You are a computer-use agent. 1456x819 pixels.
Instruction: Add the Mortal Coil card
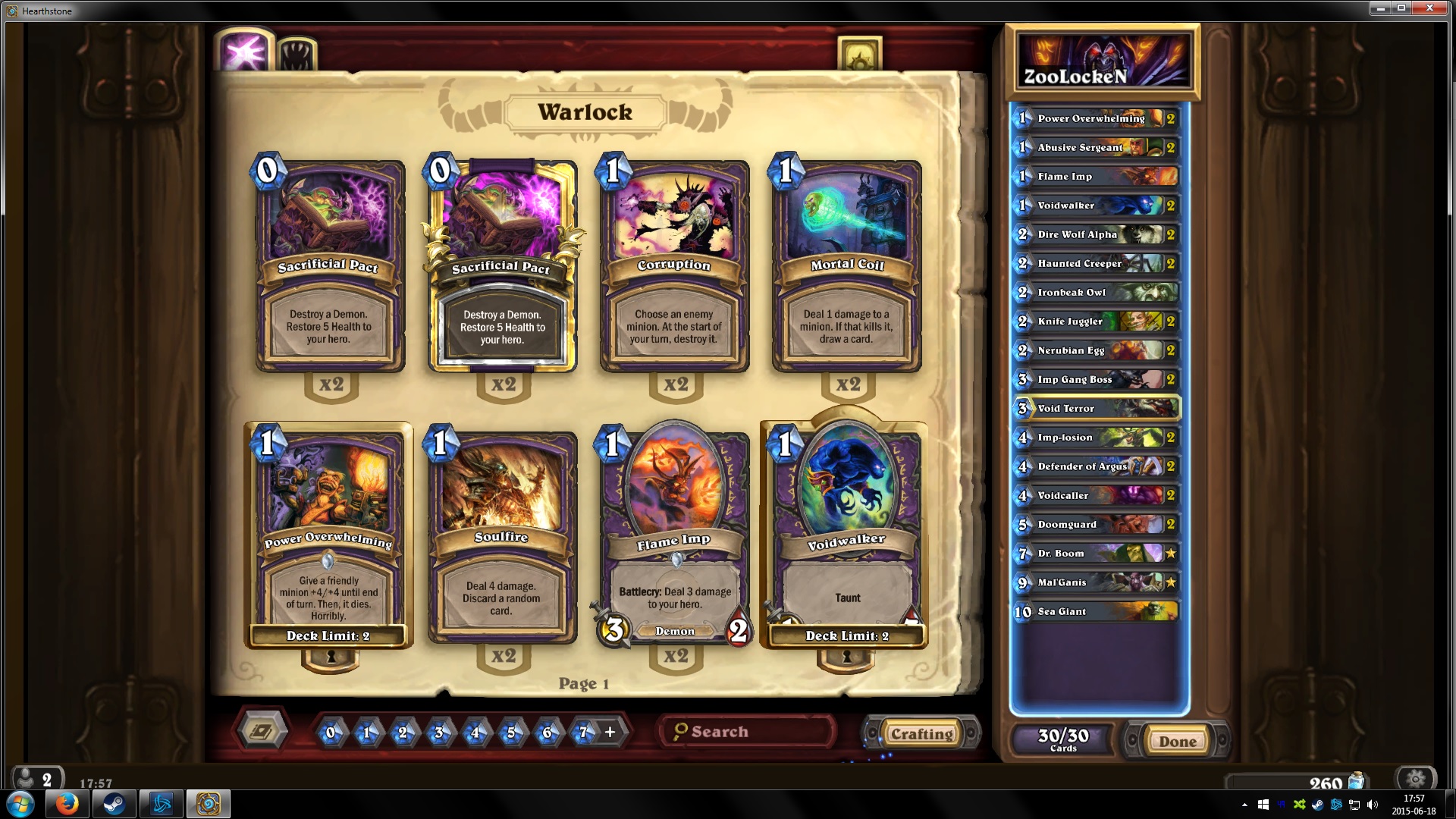[x=846, y=265]
